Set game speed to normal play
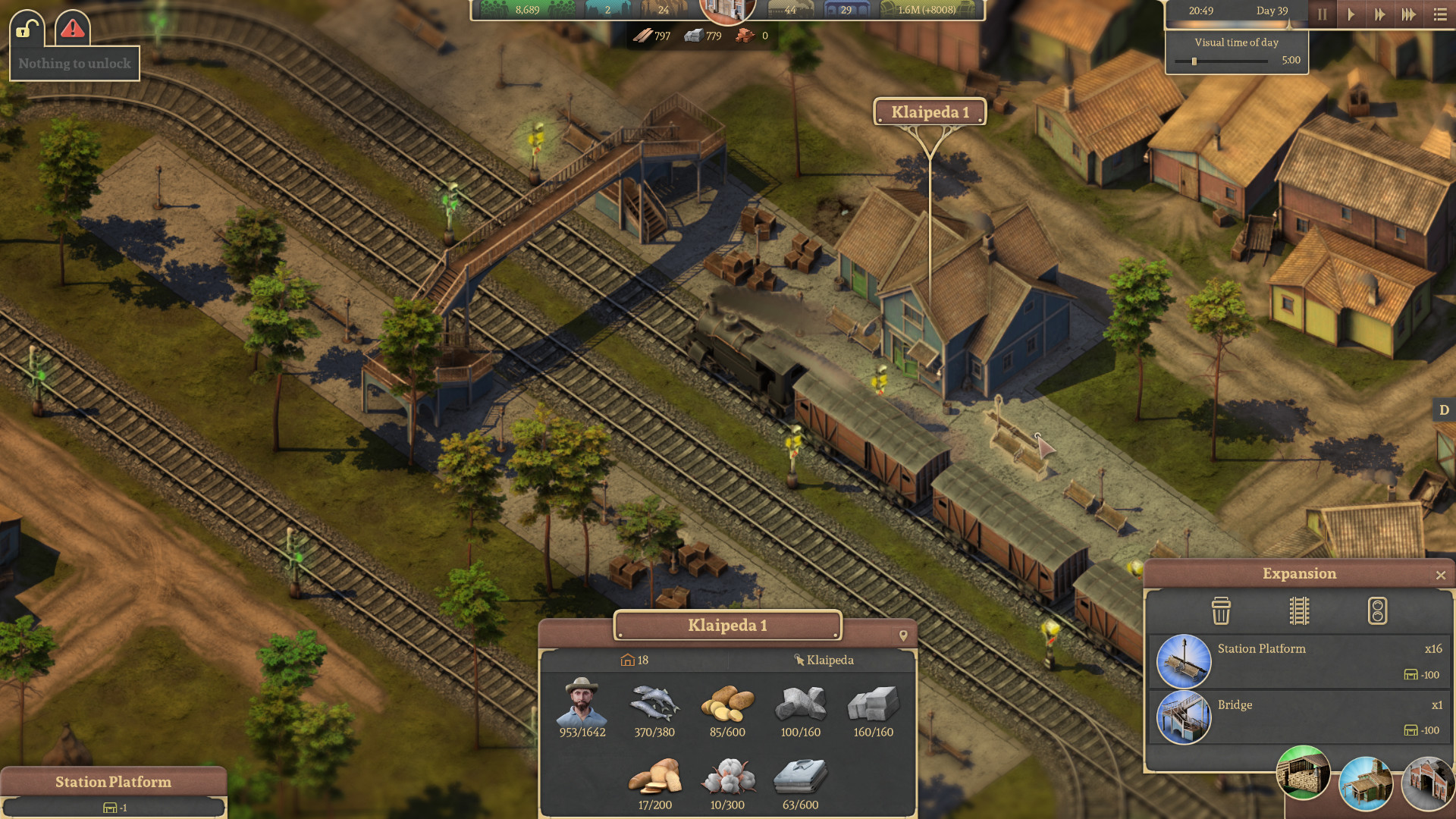 (x=1351, y=14)
